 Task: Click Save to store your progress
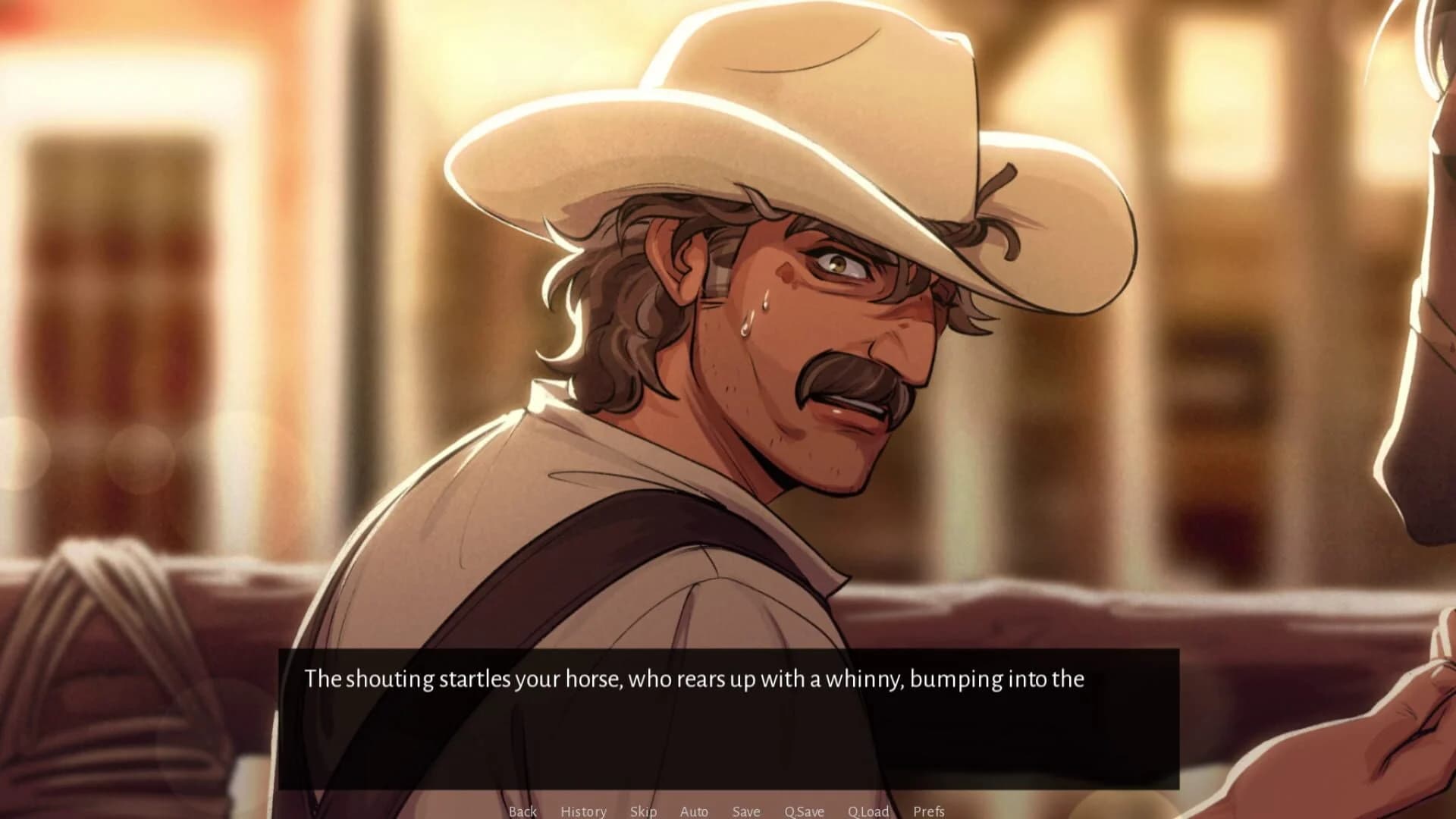tap(746, 811)
